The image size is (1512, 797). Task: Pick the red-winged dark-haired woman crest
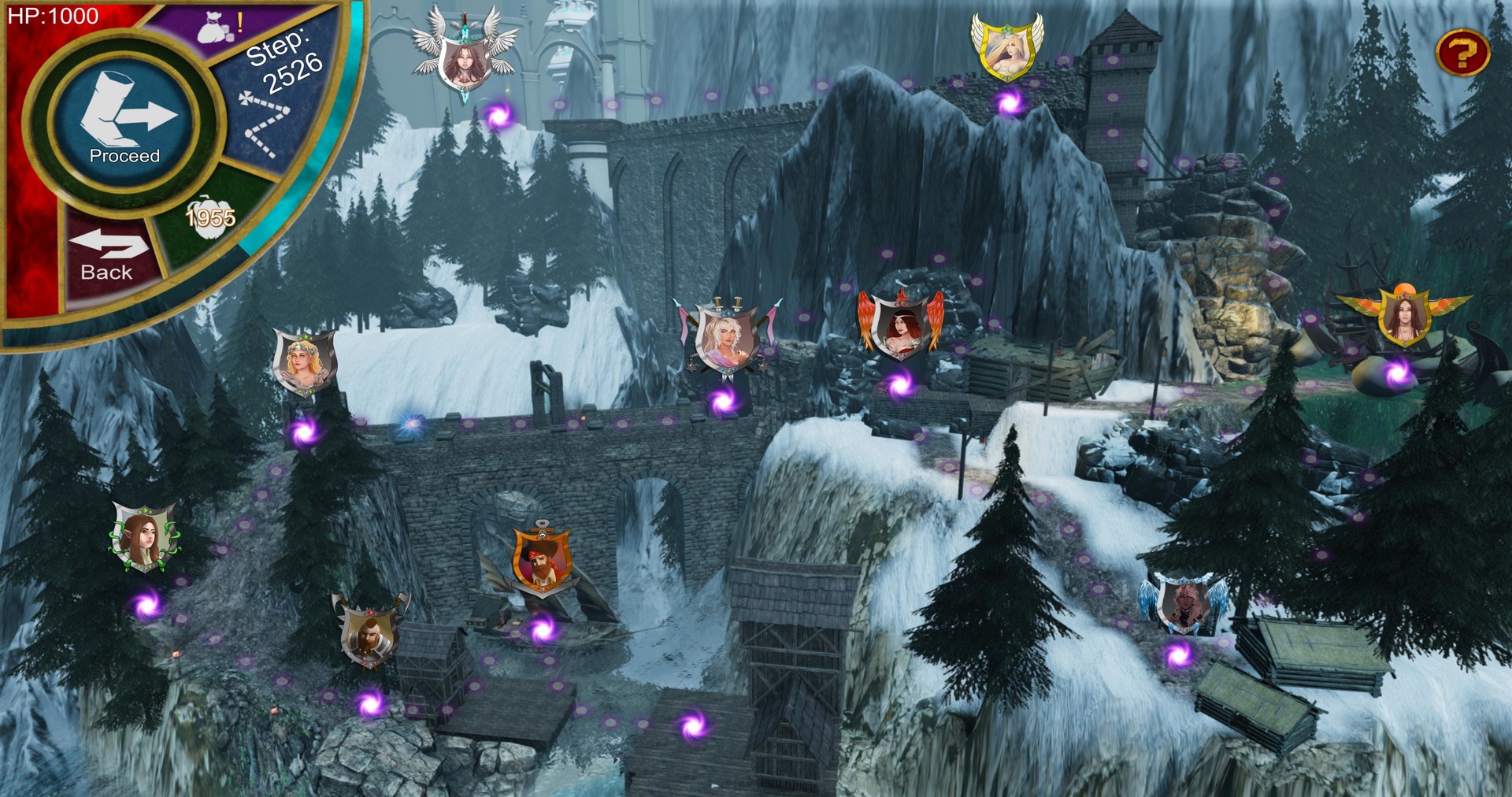[x=900, y=324]
